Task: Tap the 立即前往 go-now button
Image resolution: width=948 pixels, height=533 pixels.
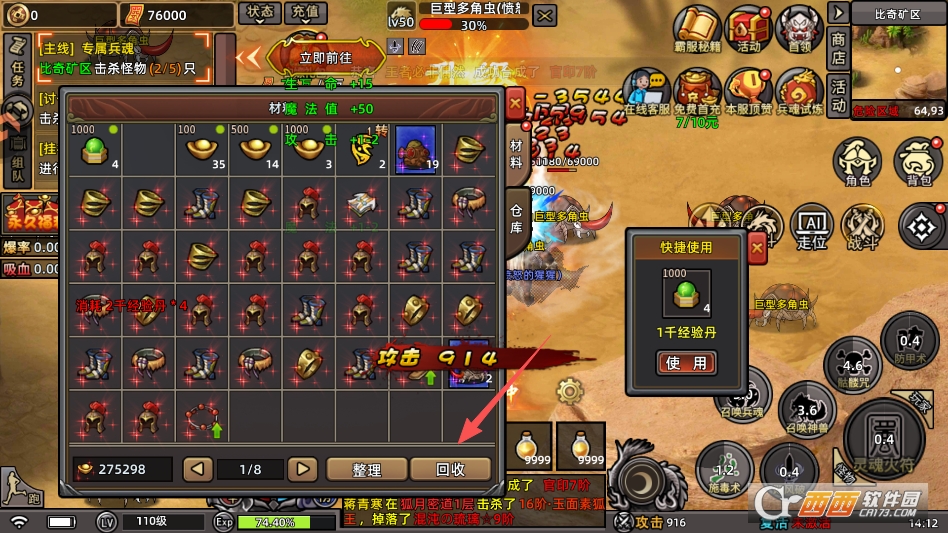Action: 325,58
